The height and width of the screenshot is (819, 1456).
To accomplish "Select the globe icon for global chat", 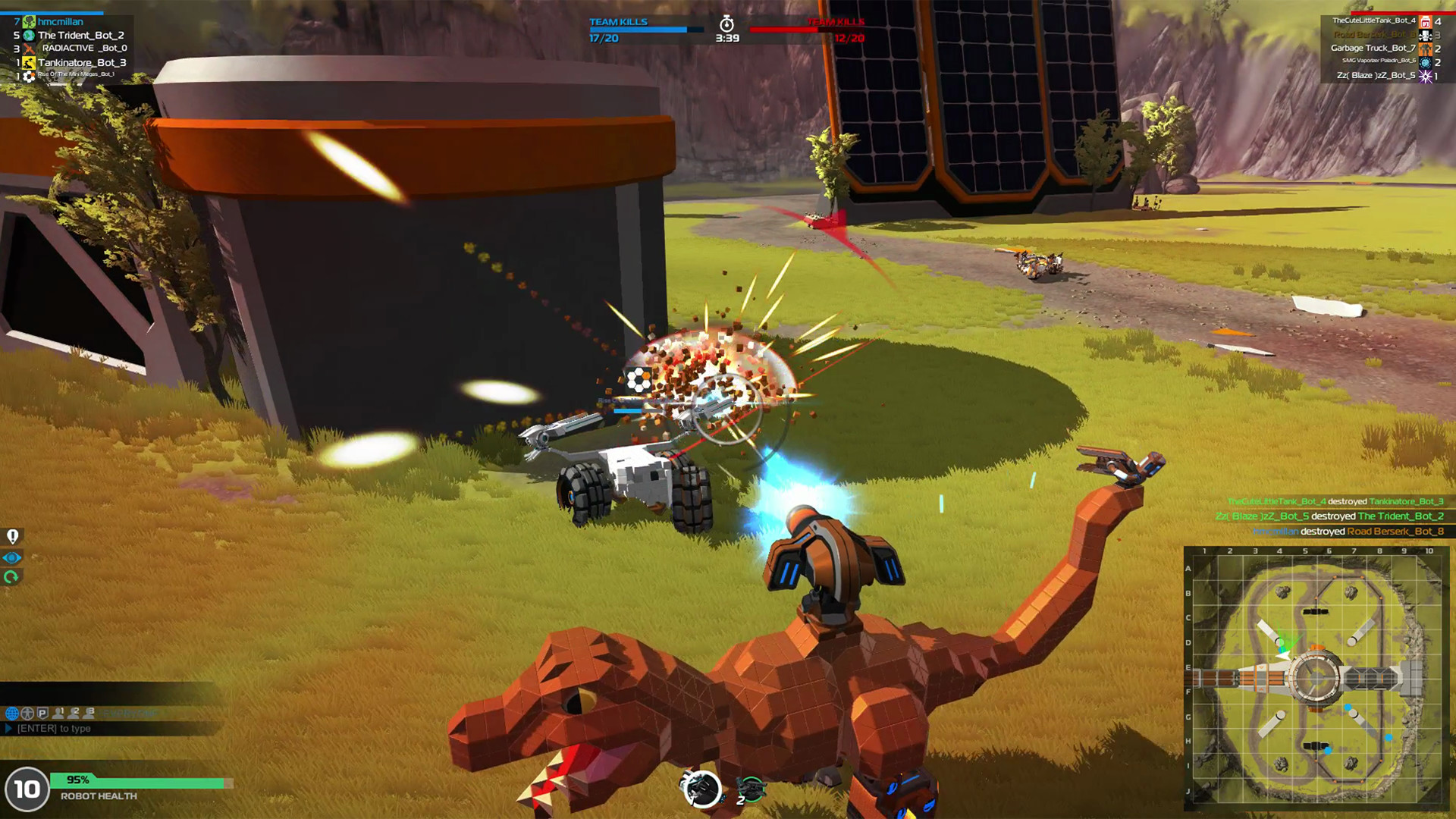I will pyautogui.click(x=12, y=714).
